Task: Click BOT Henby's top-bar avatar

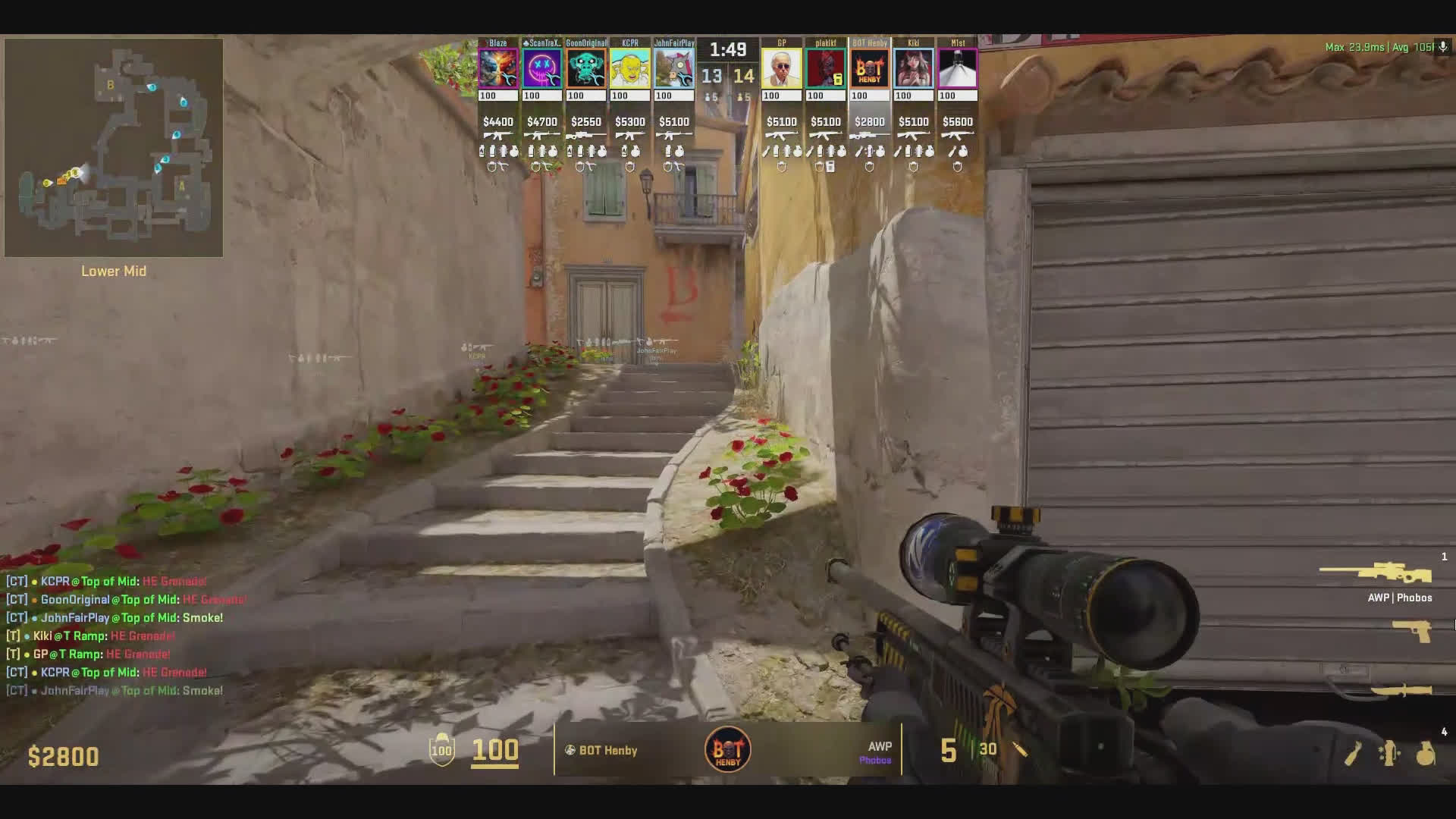Action: click(x=870, y=69)
